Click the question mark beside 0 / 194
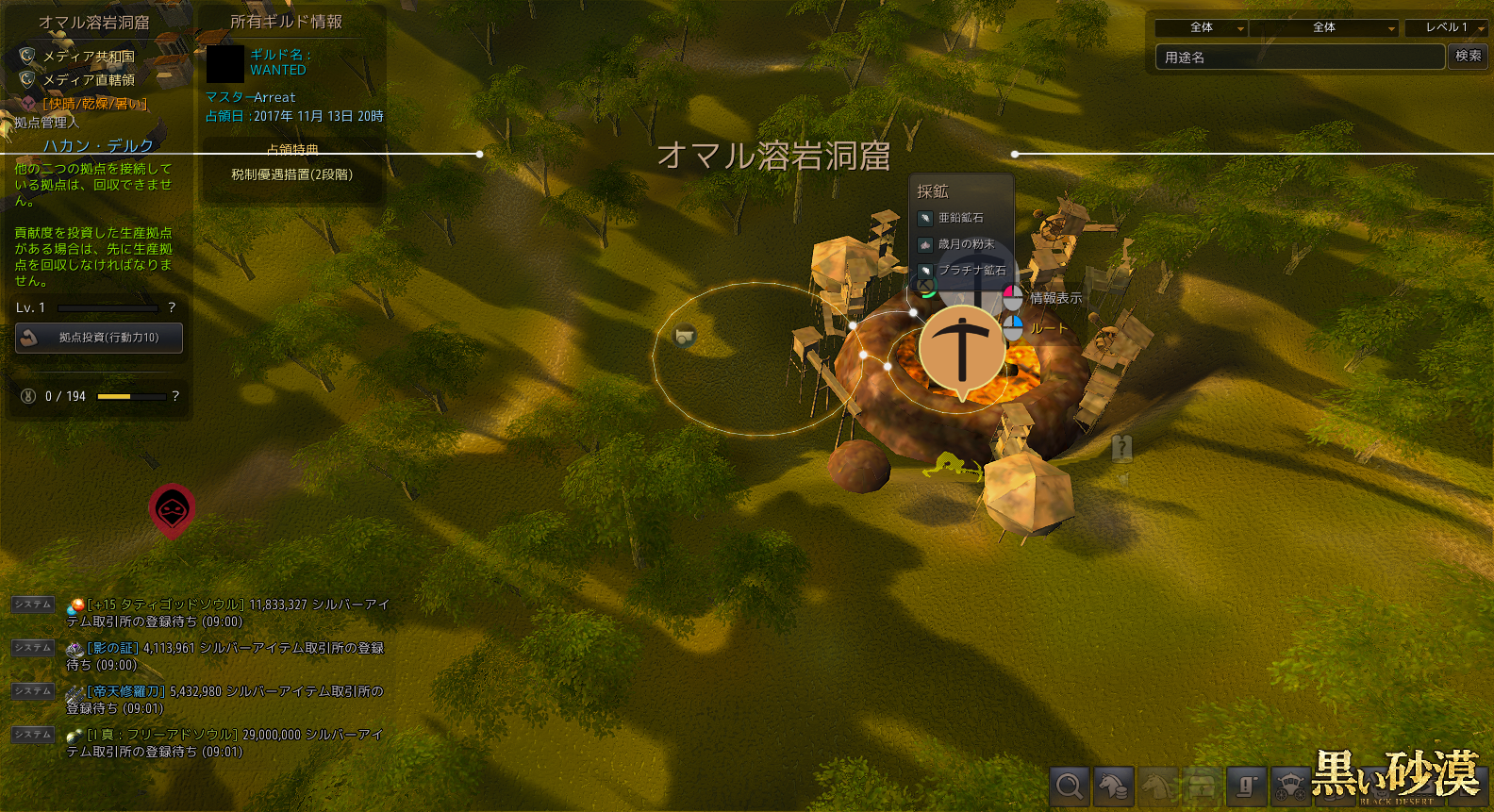1494x812 pixels. (x=175, y=396)
